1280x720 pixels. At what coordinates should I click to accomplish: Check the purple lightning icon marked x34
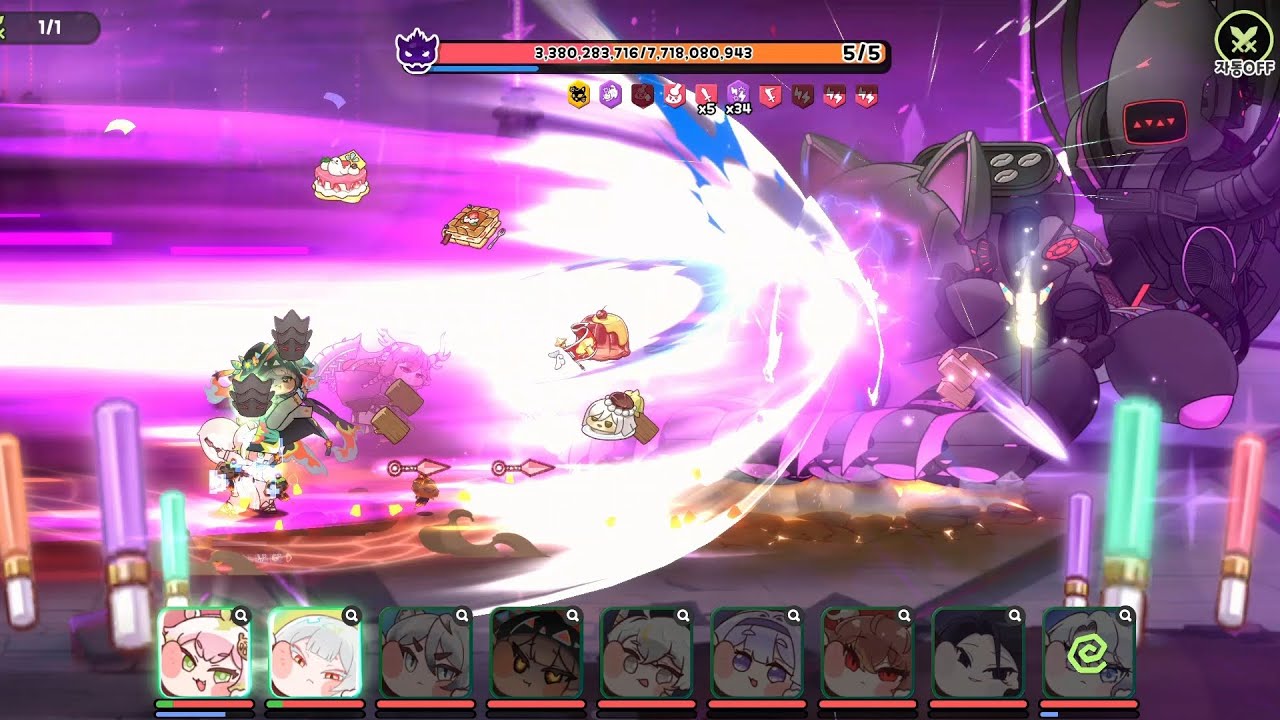point(738,95)
